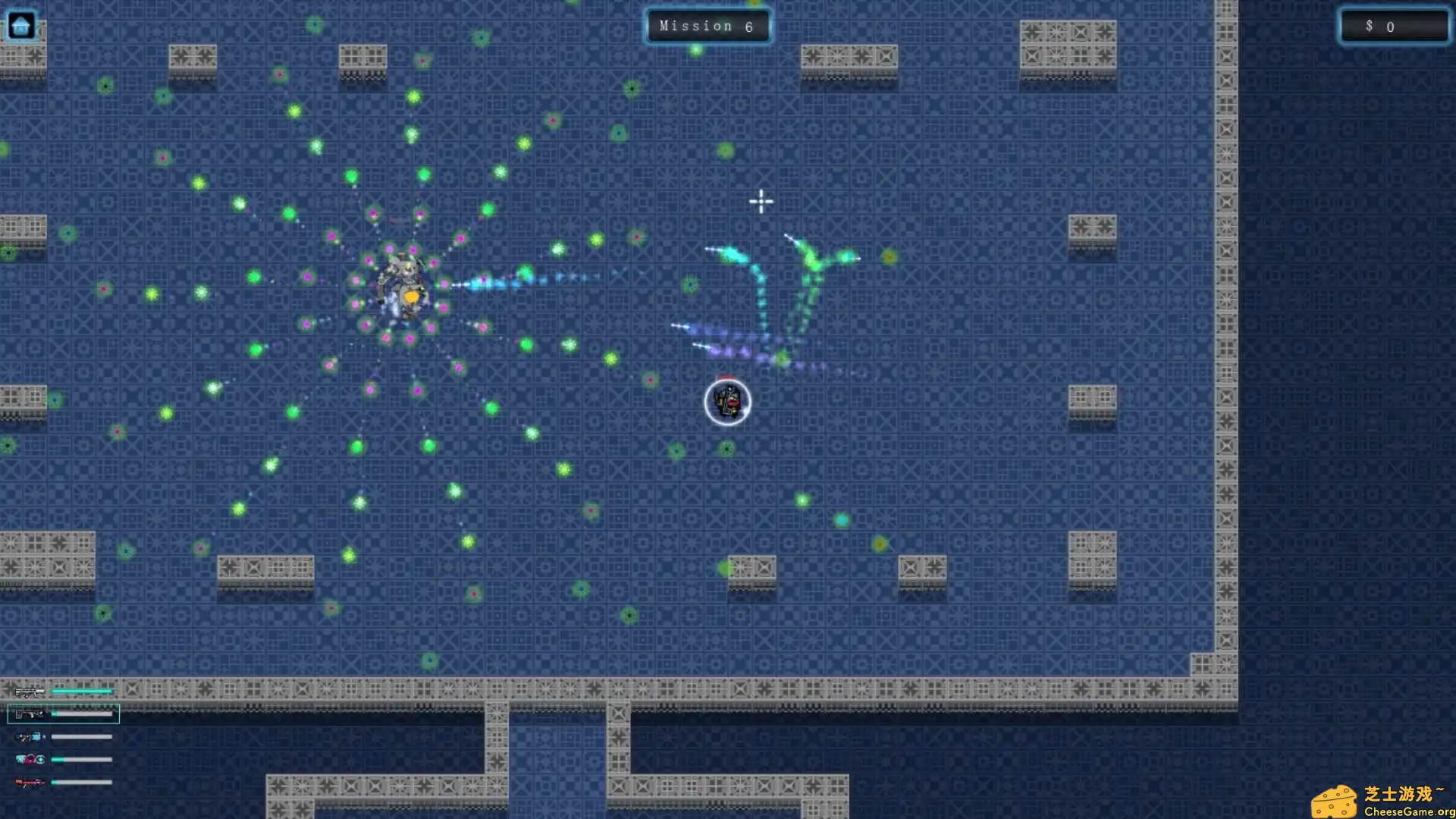The image size is (1456, 819).
Task: Click the Mission 6 title text
Action: click(708, 26)
